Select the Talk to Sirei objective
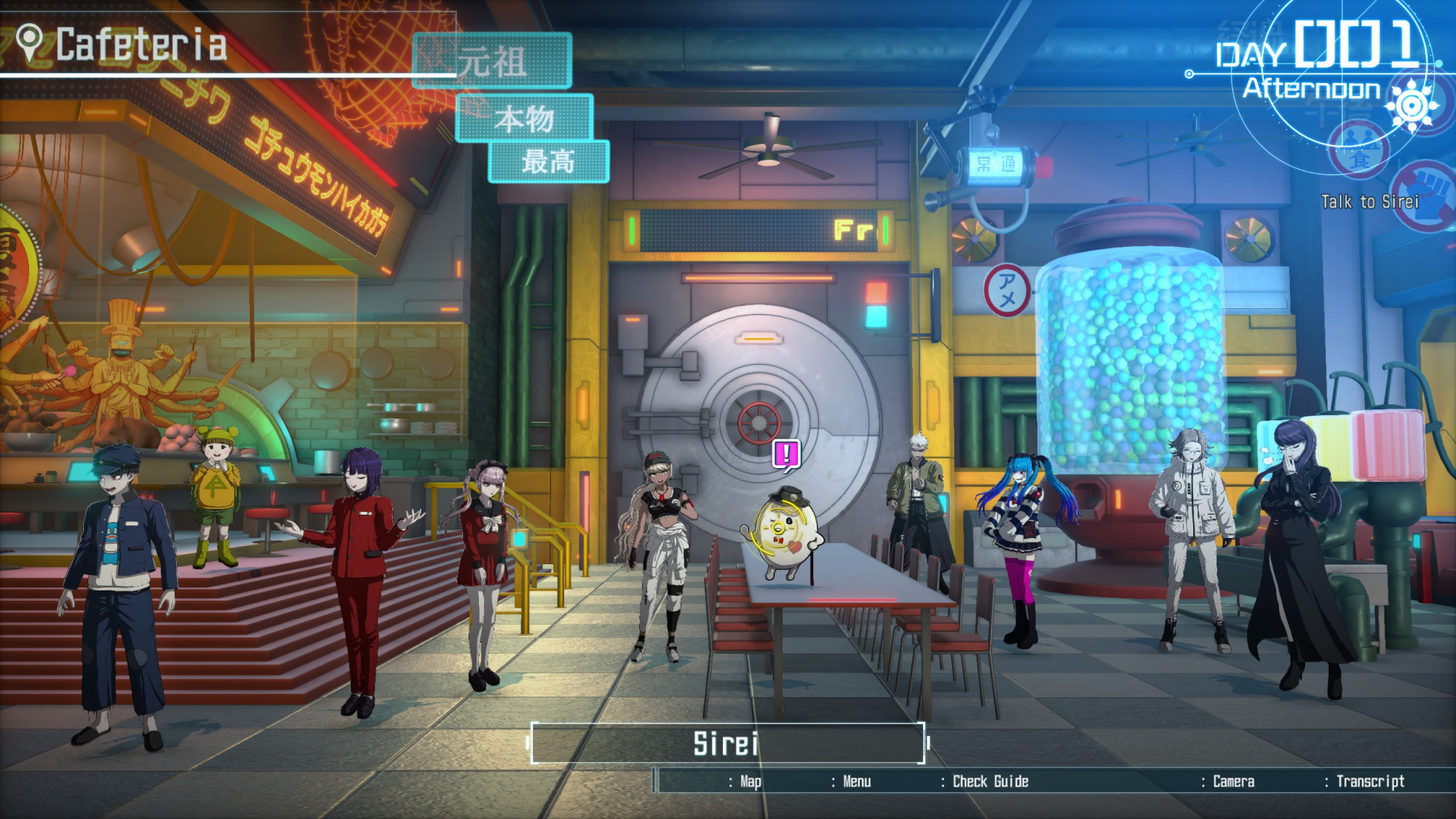The width and height of the screenshot is (1456, 819). (1369, 202)
